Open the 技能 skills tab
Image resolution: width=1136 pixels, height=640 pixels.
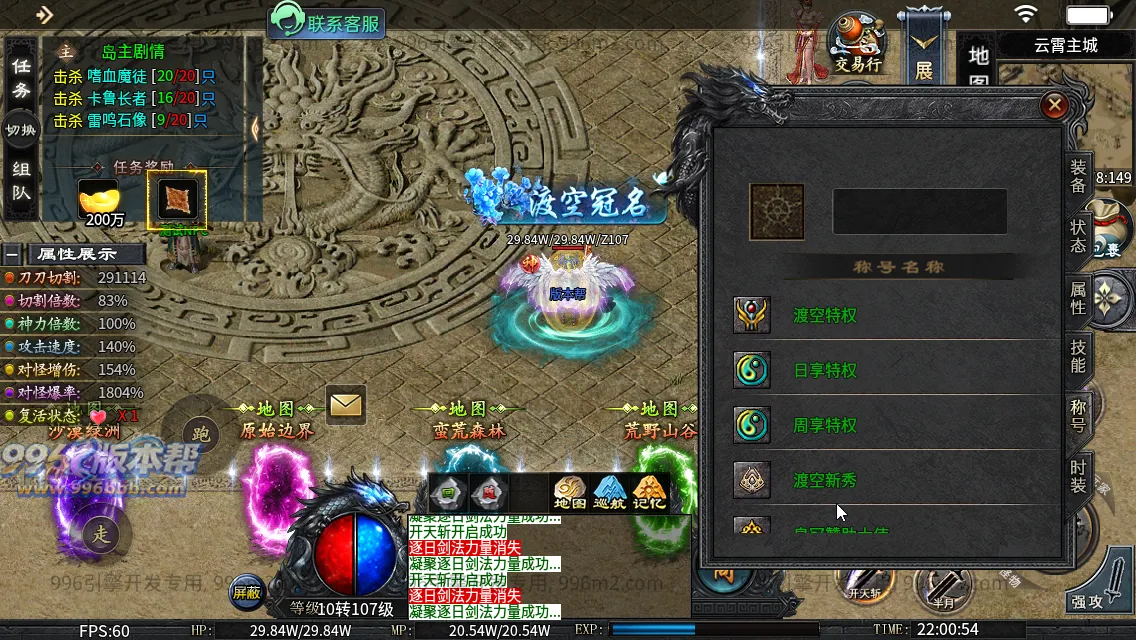click(x=1078, y=356)
